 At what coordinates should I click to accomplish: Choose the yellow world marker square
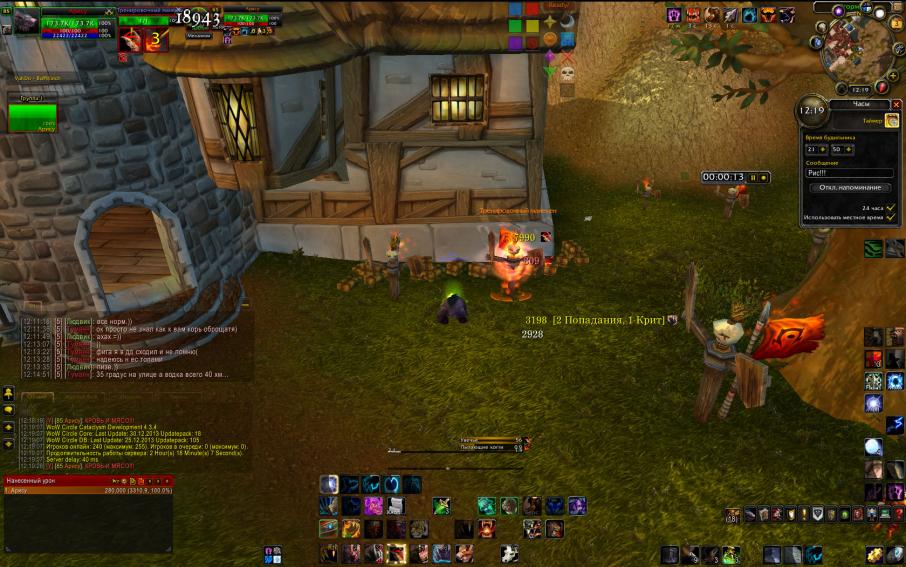click(x=532, y=25)
